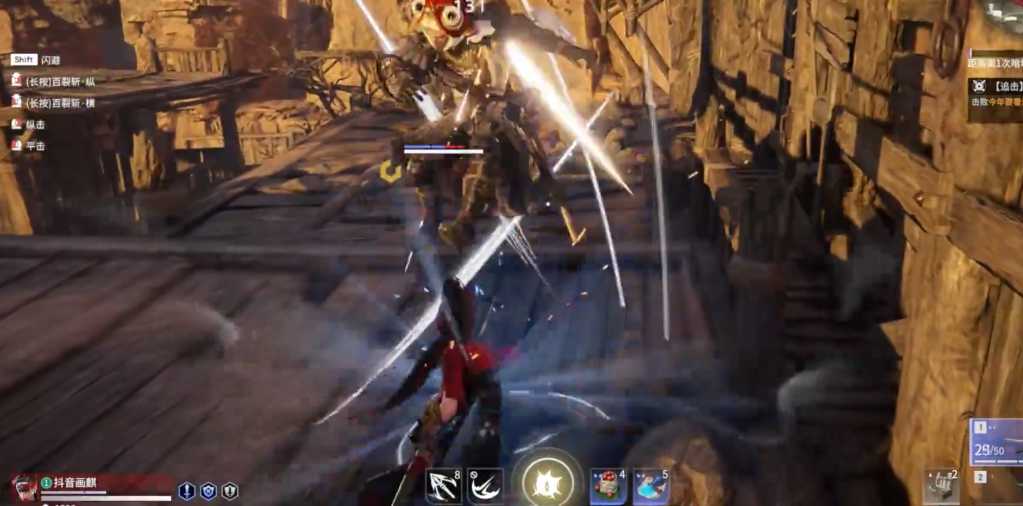Screen dimensions: 1023x506
Task: Use the repair kit item with count 2
Action: pos(941,485)
